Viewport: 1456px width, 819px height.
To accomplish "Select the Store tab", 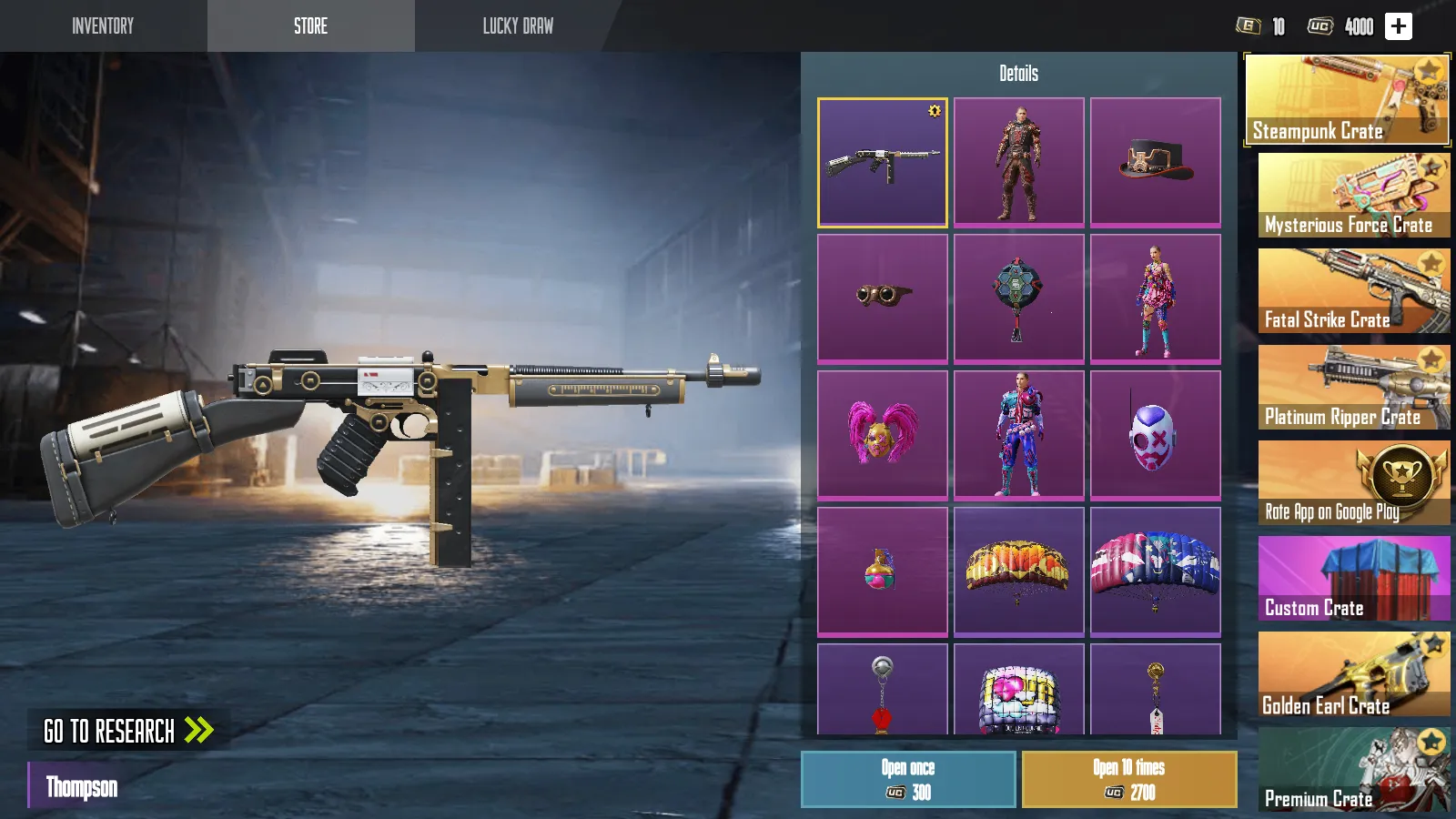I will (310, 25).
